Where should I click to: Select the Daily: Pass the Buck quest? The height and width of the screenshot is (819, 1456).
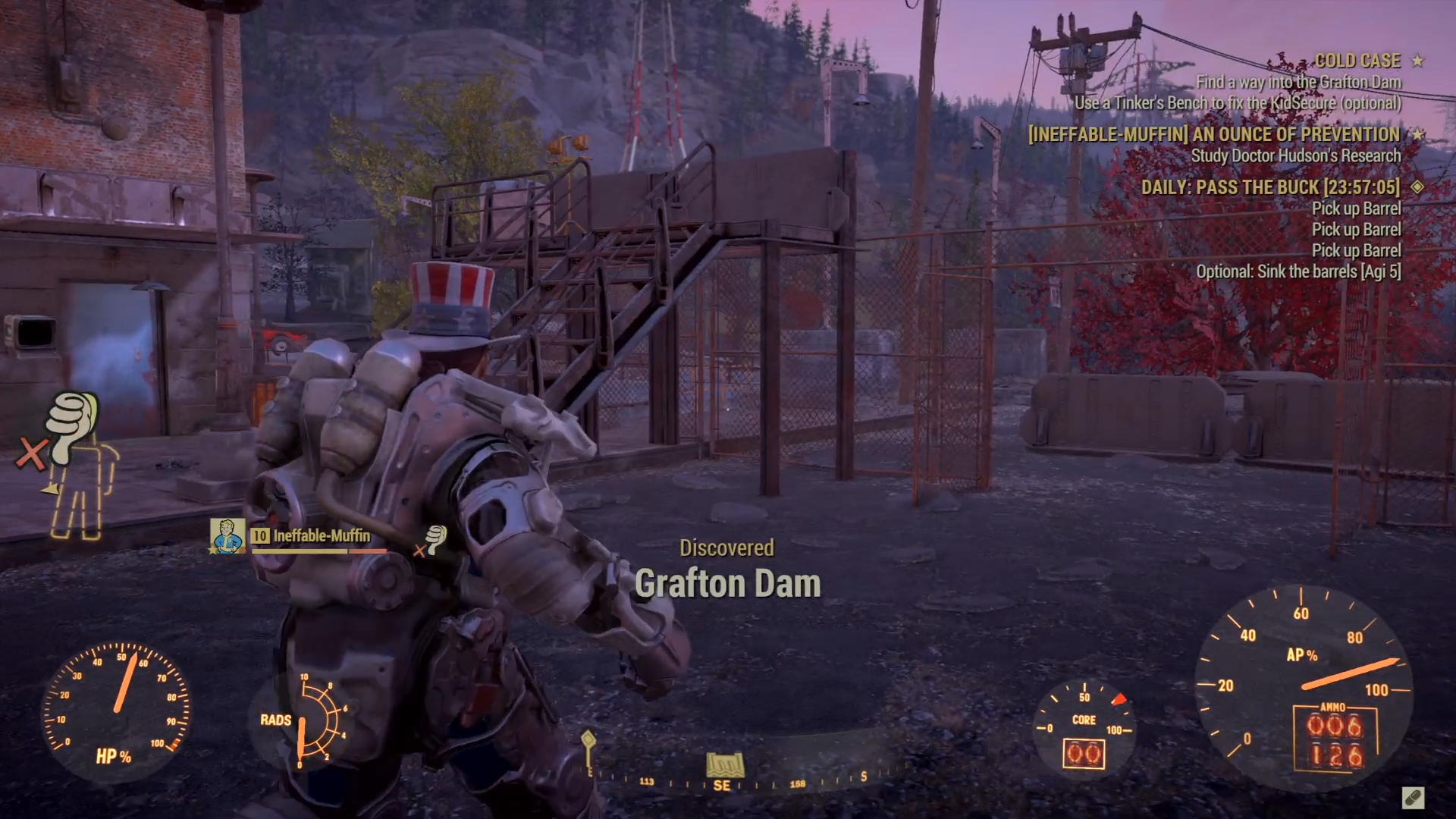(1270, 187)
